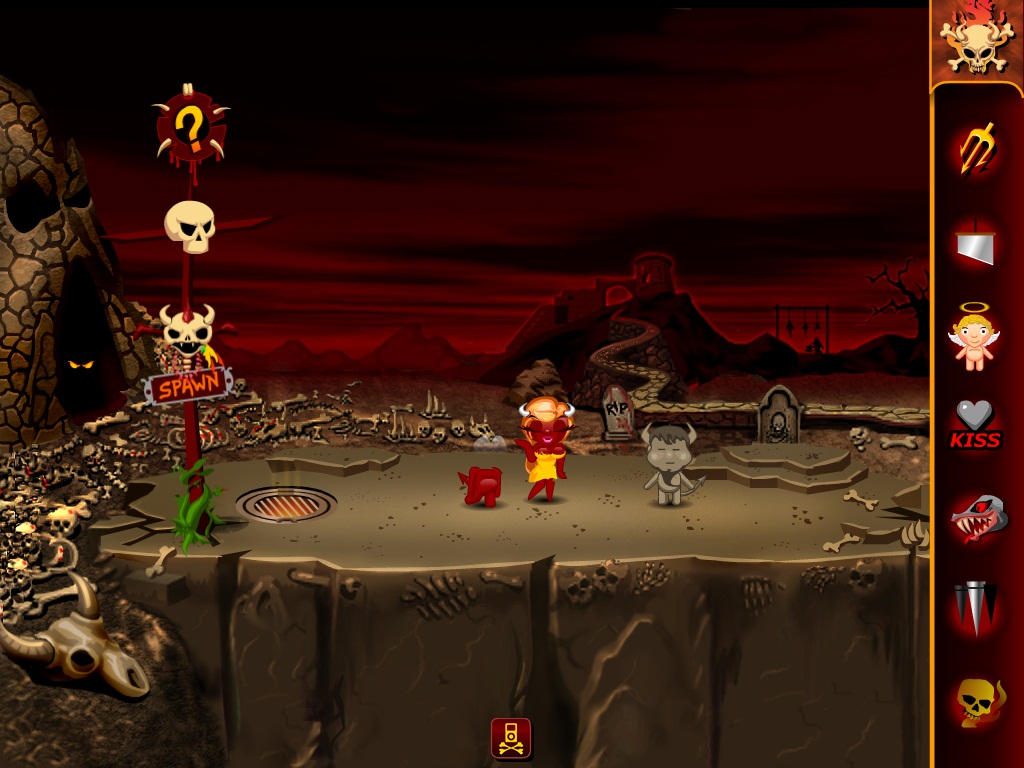Select the flaming pitchfork tool
Image resolution: width=1024 pixels, height=768 pixels.
[977, 147]
